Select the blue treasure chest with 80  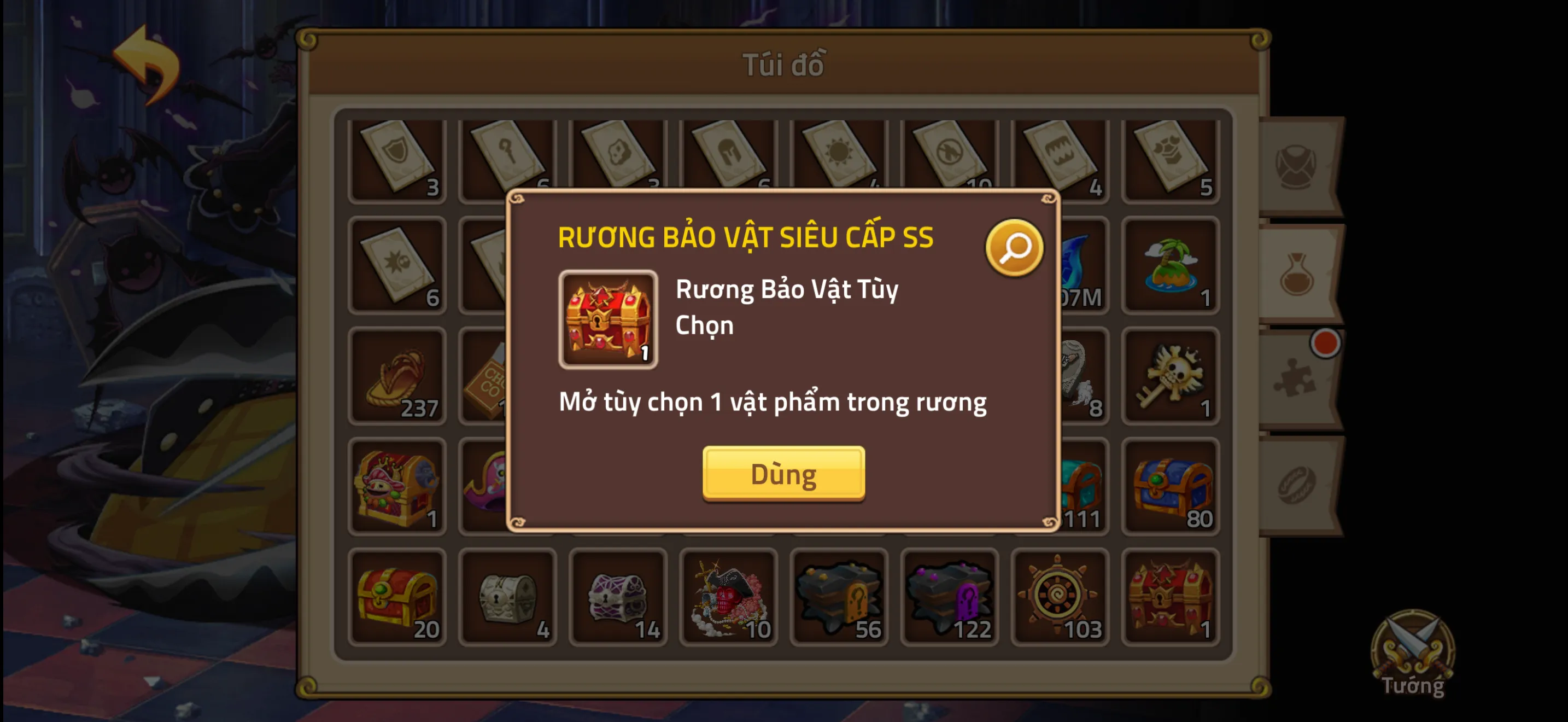tap(1170, 486)
